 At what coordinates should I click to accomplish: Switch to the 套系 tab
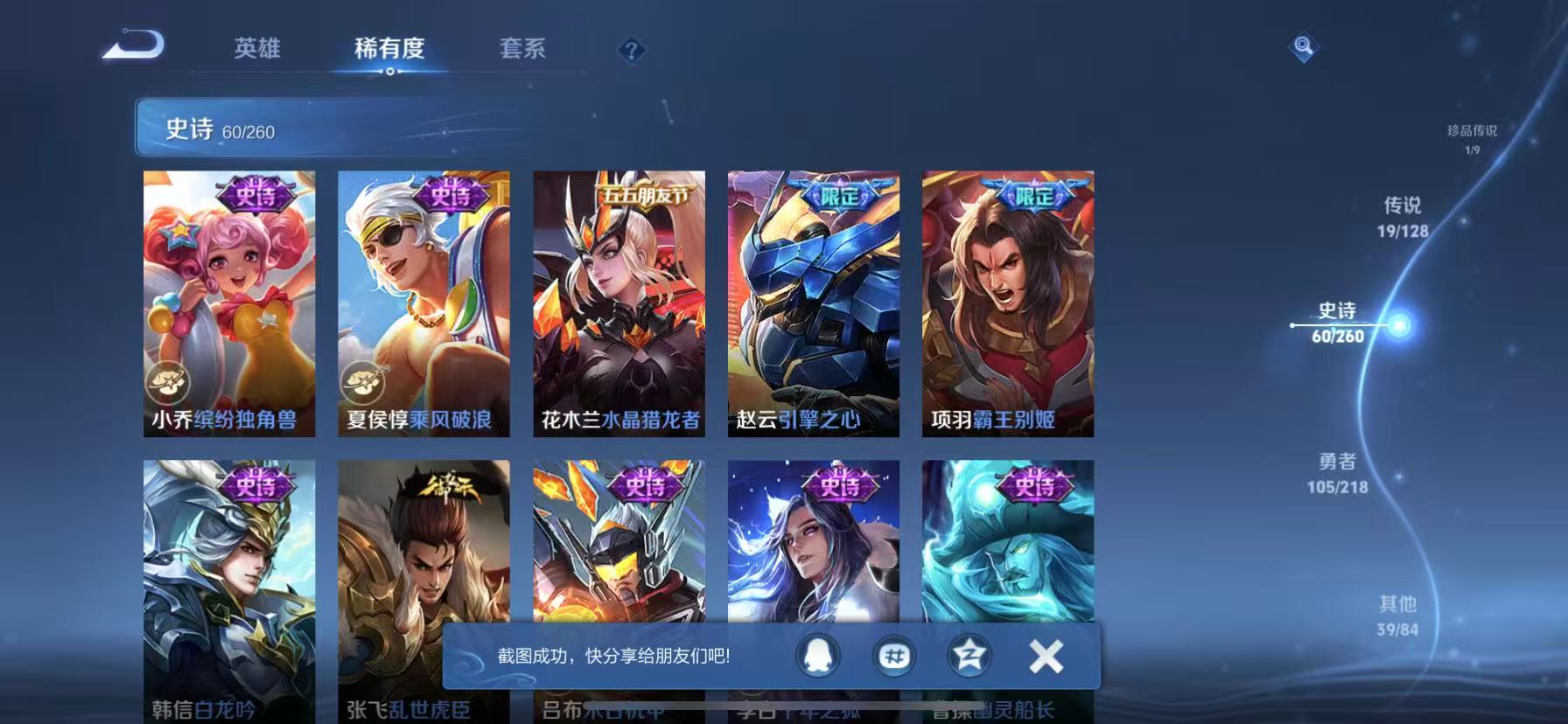coord(522,50)
